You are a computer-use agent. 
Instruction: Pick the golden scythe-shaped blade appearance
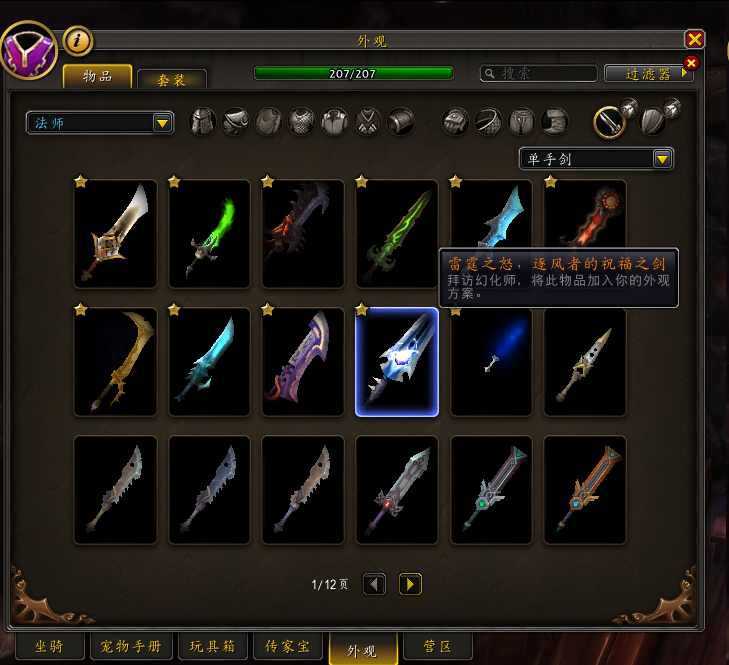coord(115,361)
